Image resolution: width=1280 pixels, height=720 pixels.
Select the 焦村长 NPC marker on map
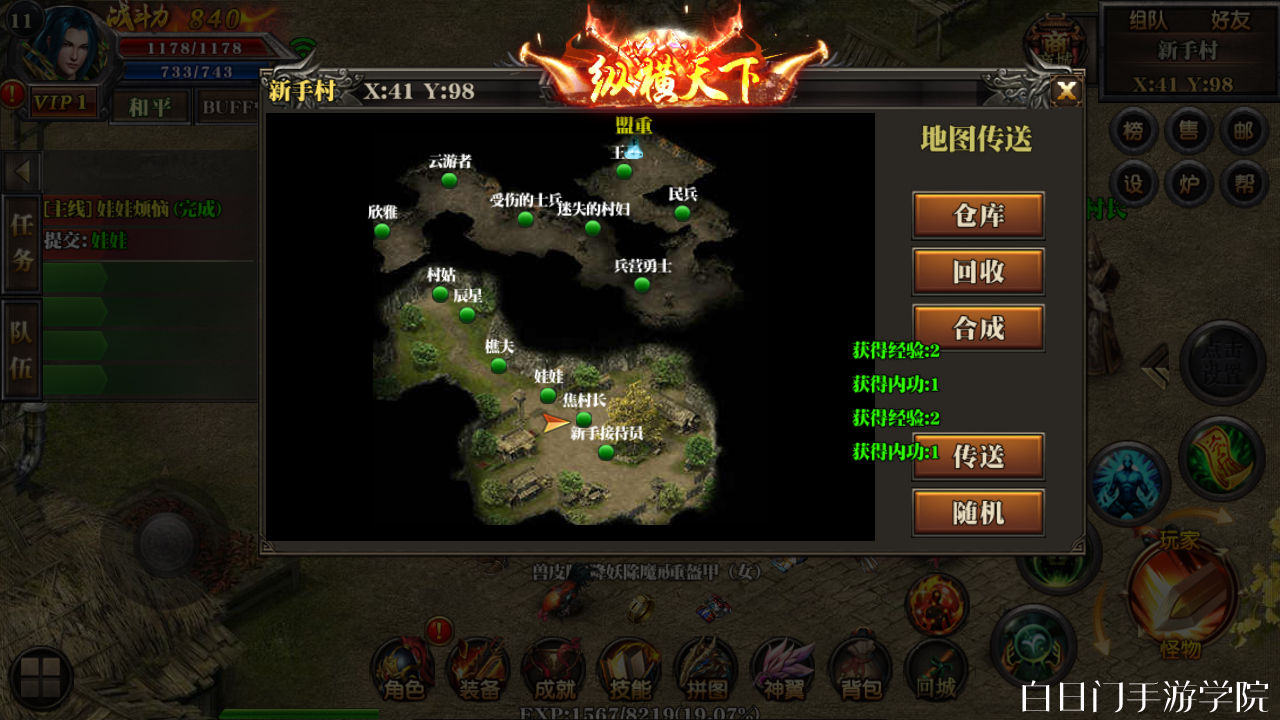point(584,418)
